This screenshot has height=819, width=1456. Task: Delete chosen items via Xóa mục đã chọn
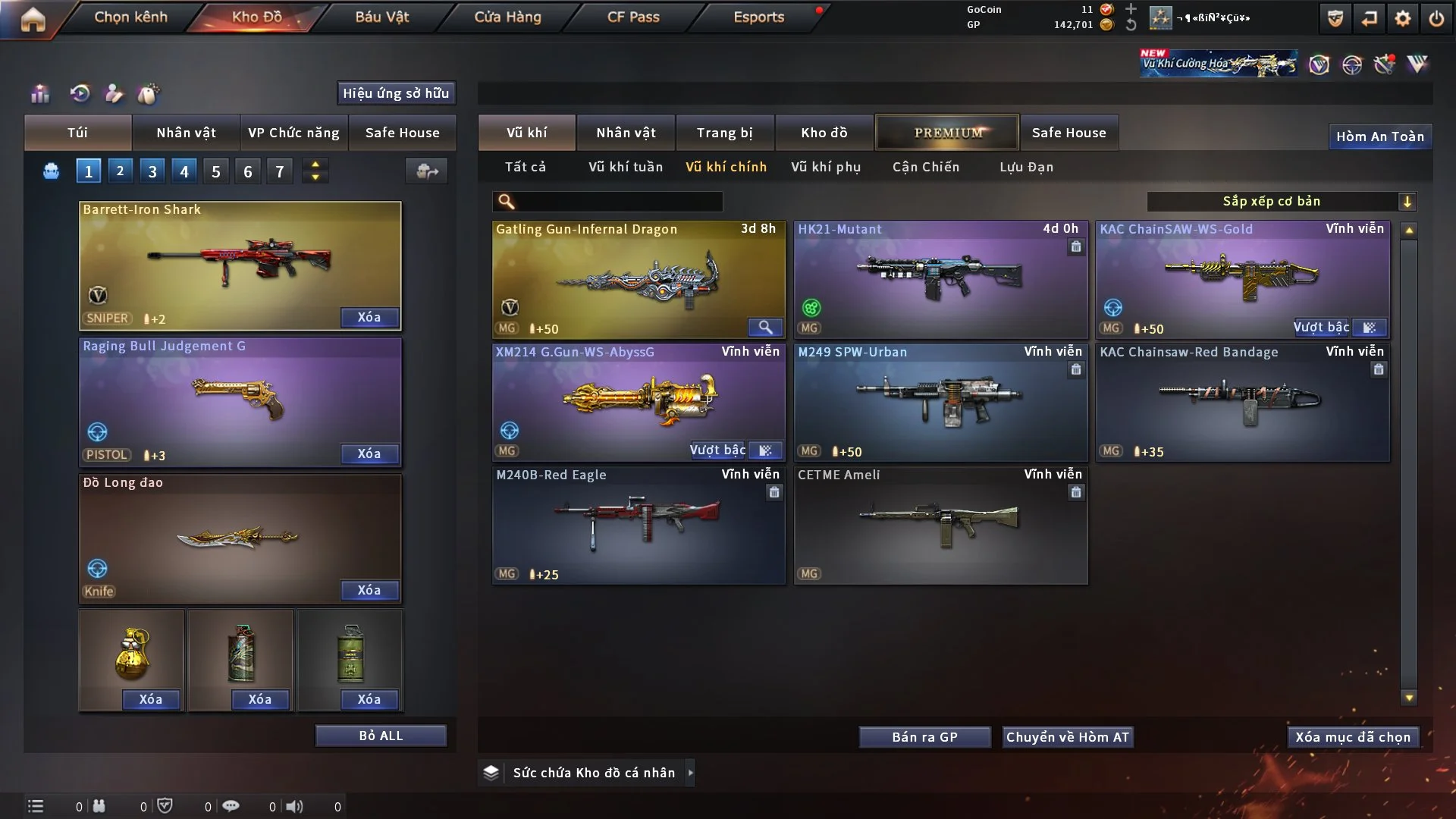(x=1353, y=737)
